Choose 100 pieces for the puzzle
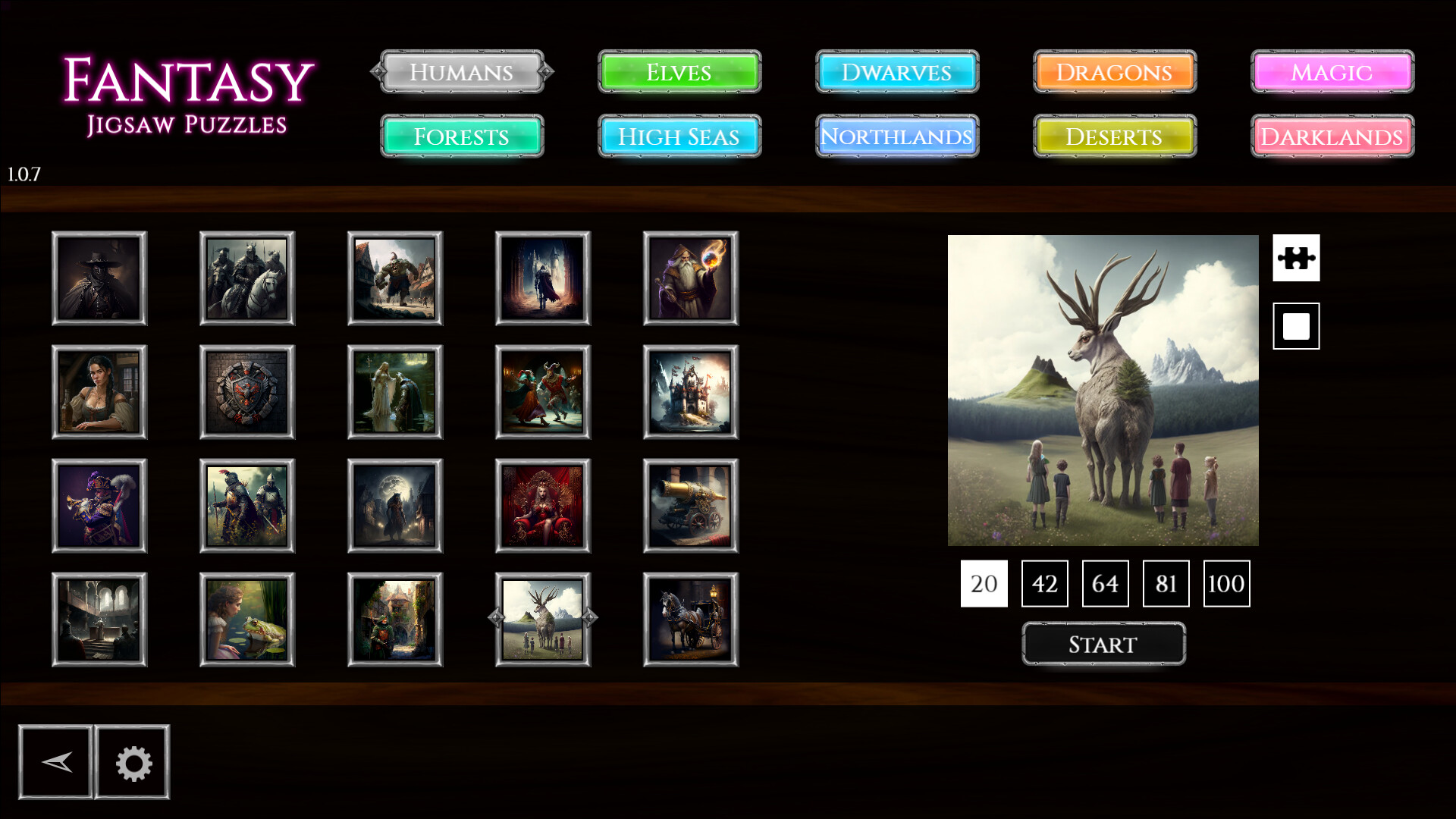The height and width of the screenshot is (819, 1456). pyautogui.click(x=1226, y=583)
